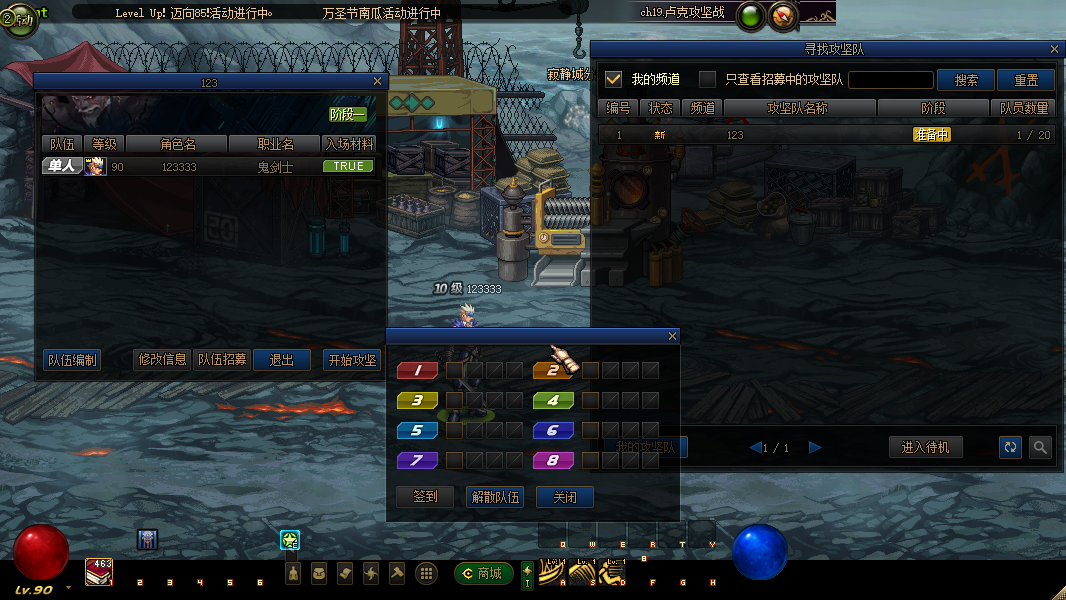Select the red team 1 badge

418,371
